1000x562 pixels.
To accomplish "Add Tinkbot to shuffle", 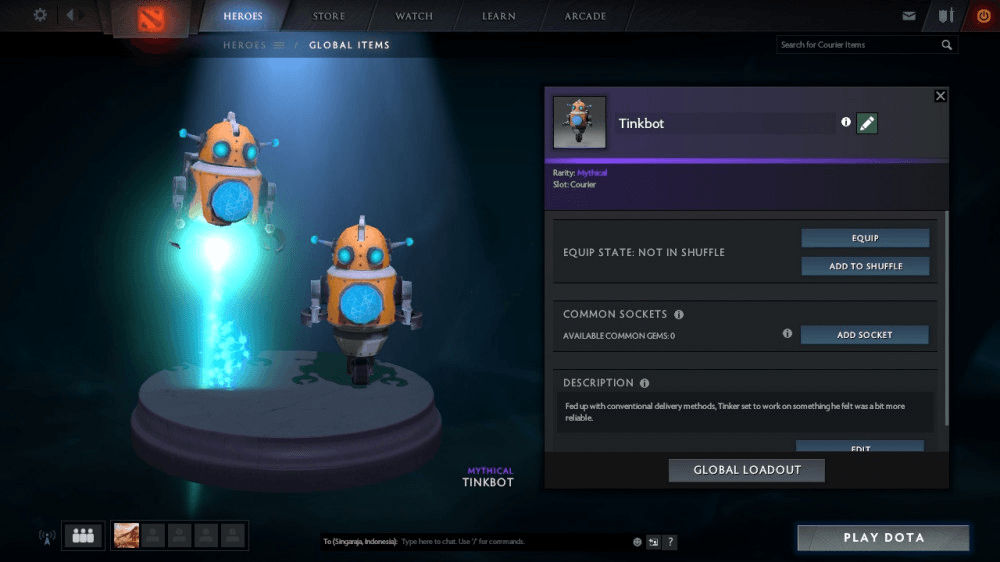I will (865, 266).
